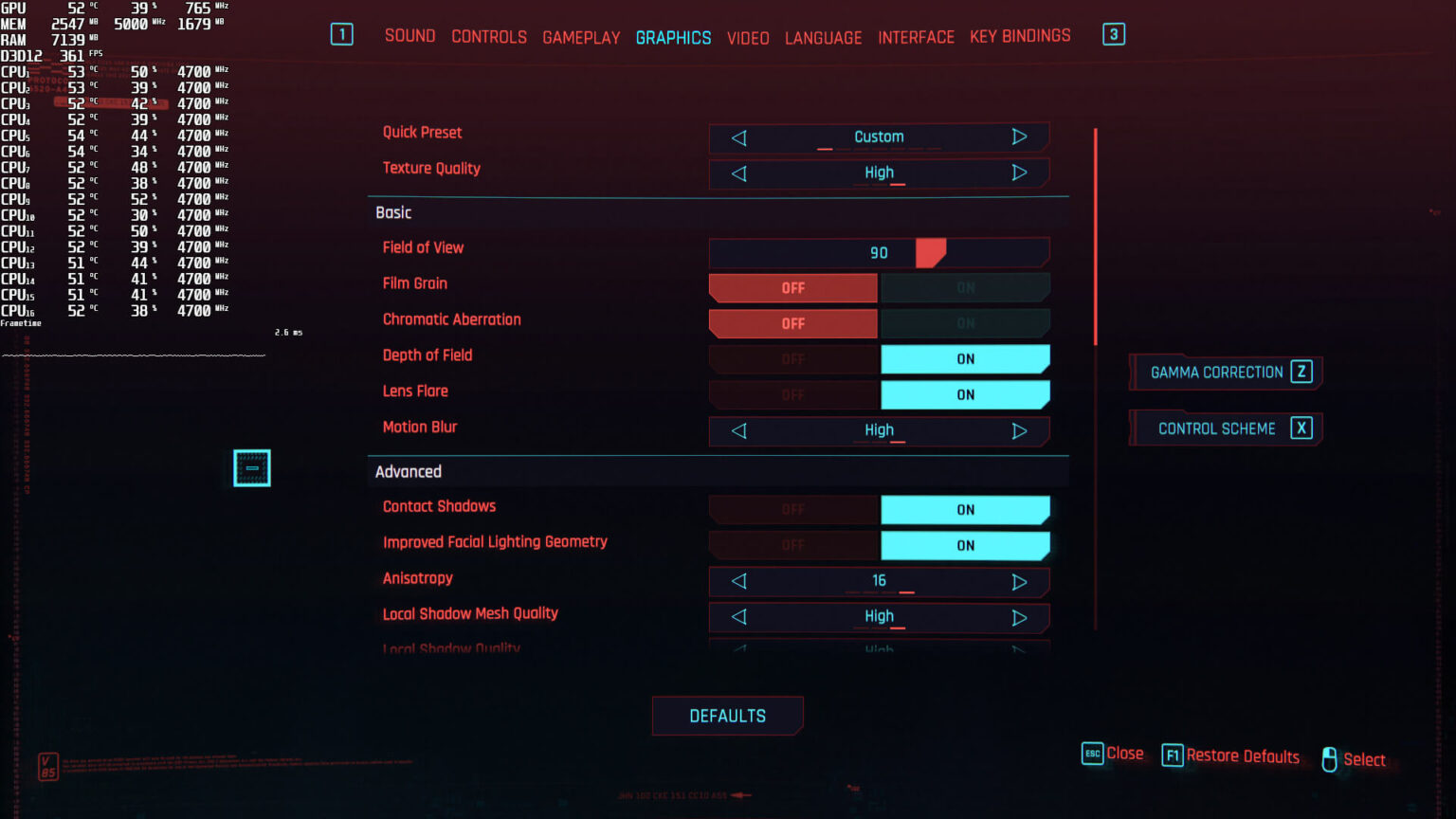Turn Contact Shadows off
Viewport: 1456px width, 819px height.
point(793,510)
